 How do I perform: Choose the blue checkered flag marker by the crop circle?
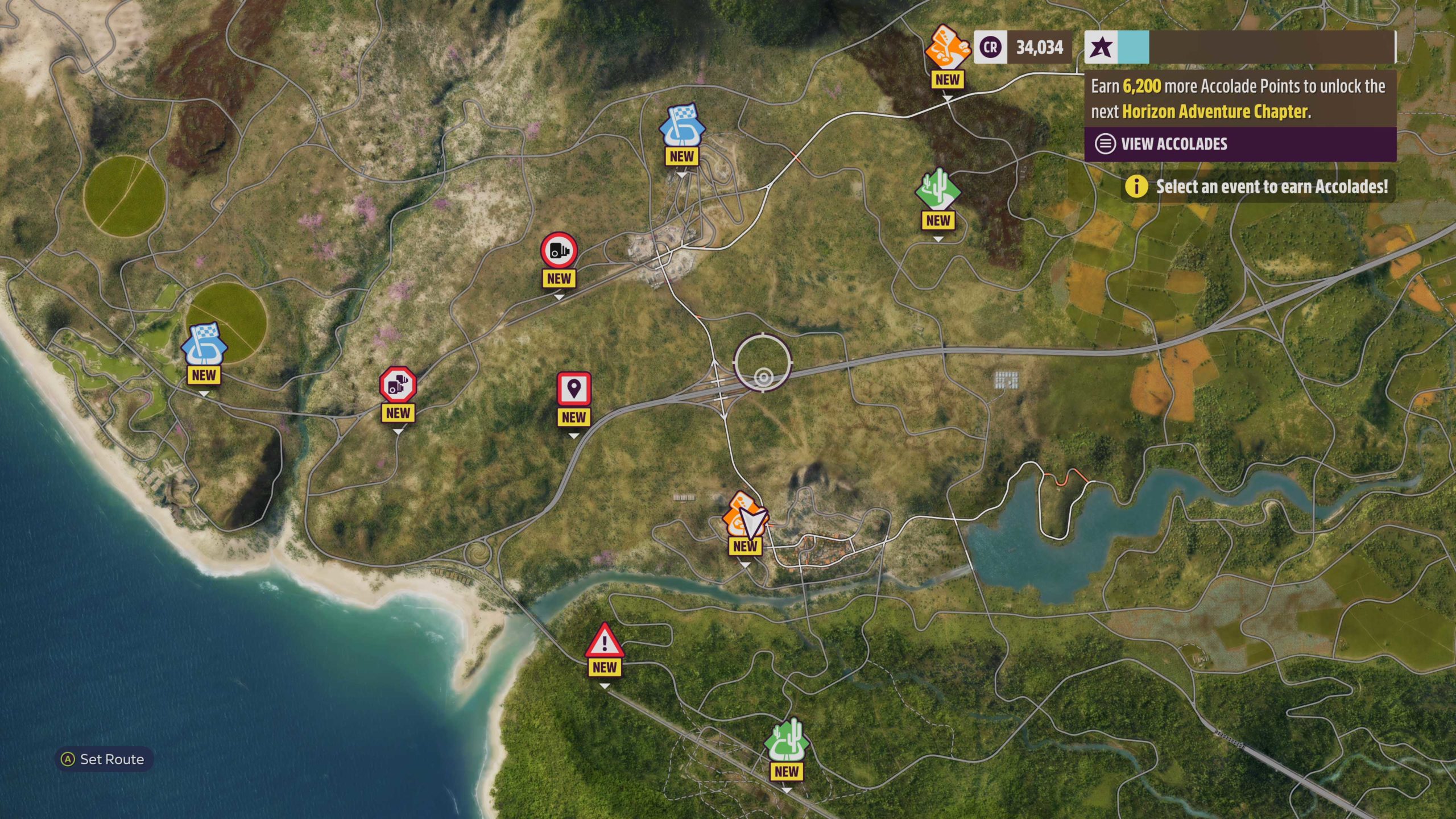point(204,346)
